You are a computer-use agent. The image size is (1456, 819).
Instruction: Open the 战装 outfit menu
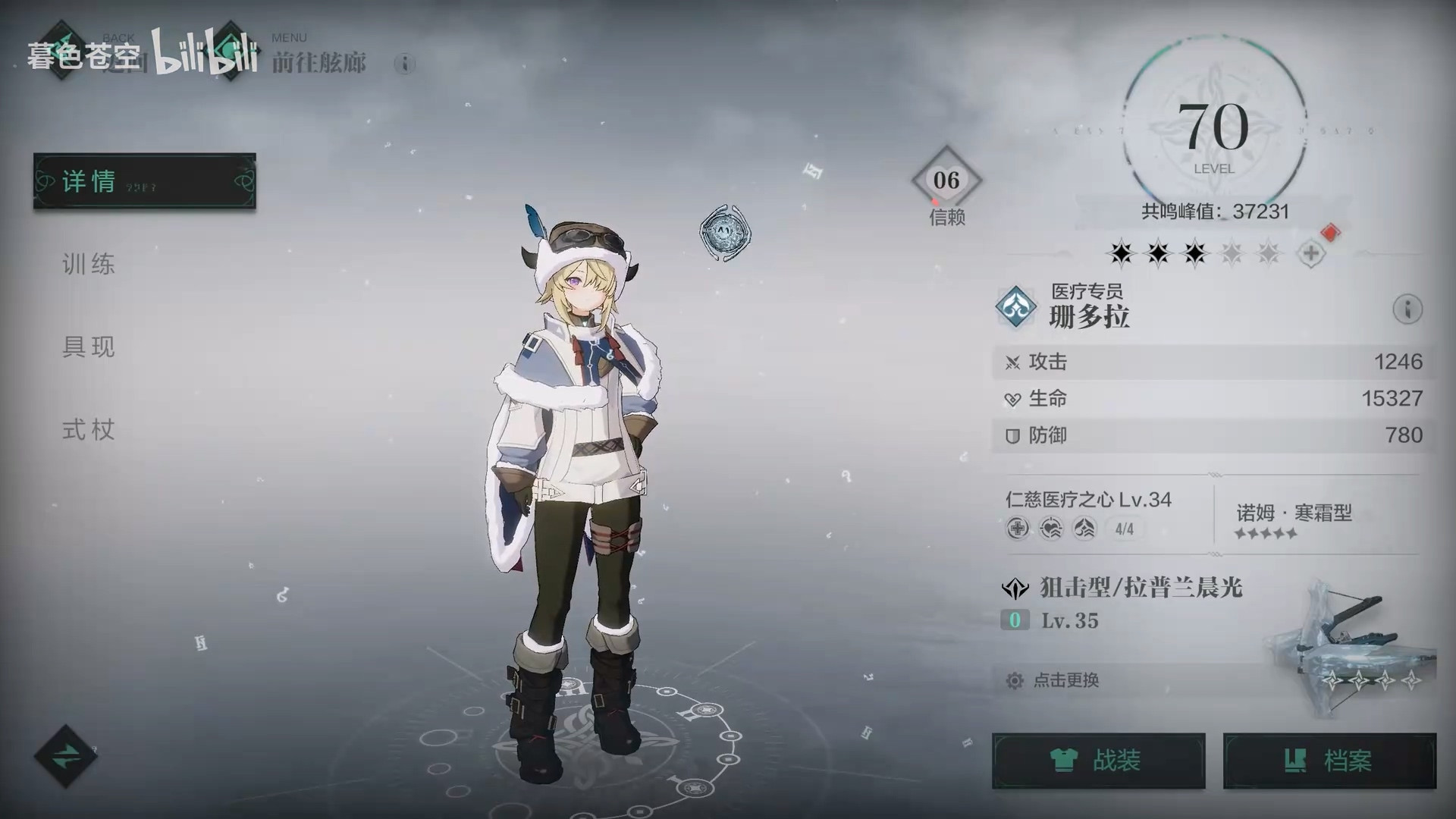click(x=1098, y=760)
